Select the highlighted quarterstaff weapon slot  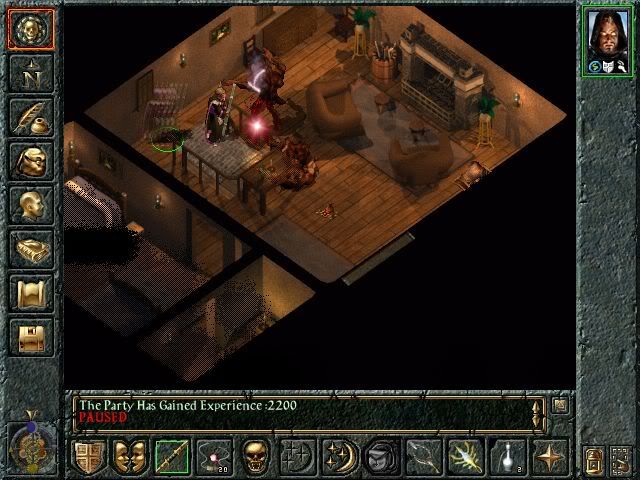(171, 458)
